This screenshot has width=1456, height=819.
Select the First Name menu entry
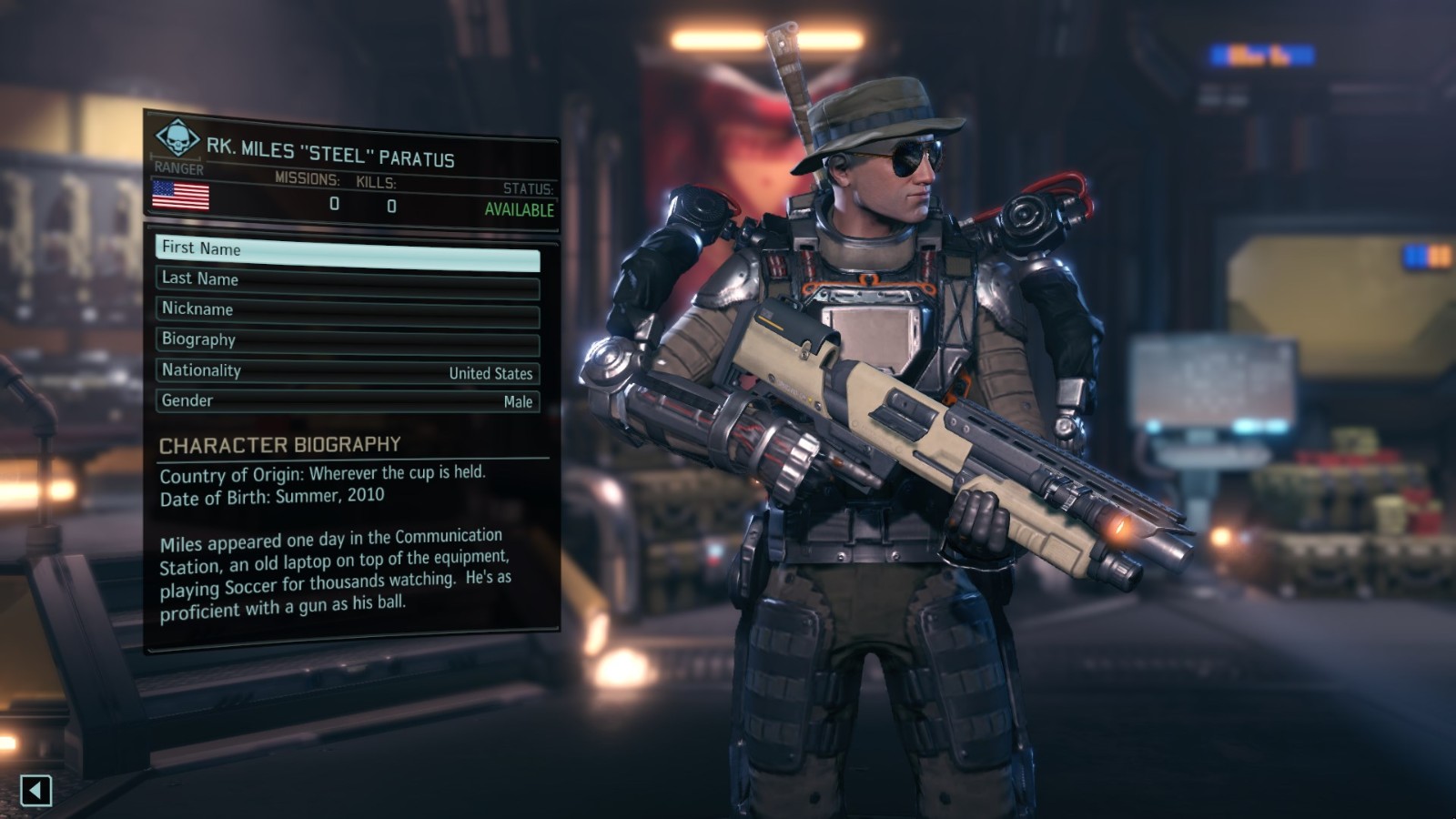348,251
